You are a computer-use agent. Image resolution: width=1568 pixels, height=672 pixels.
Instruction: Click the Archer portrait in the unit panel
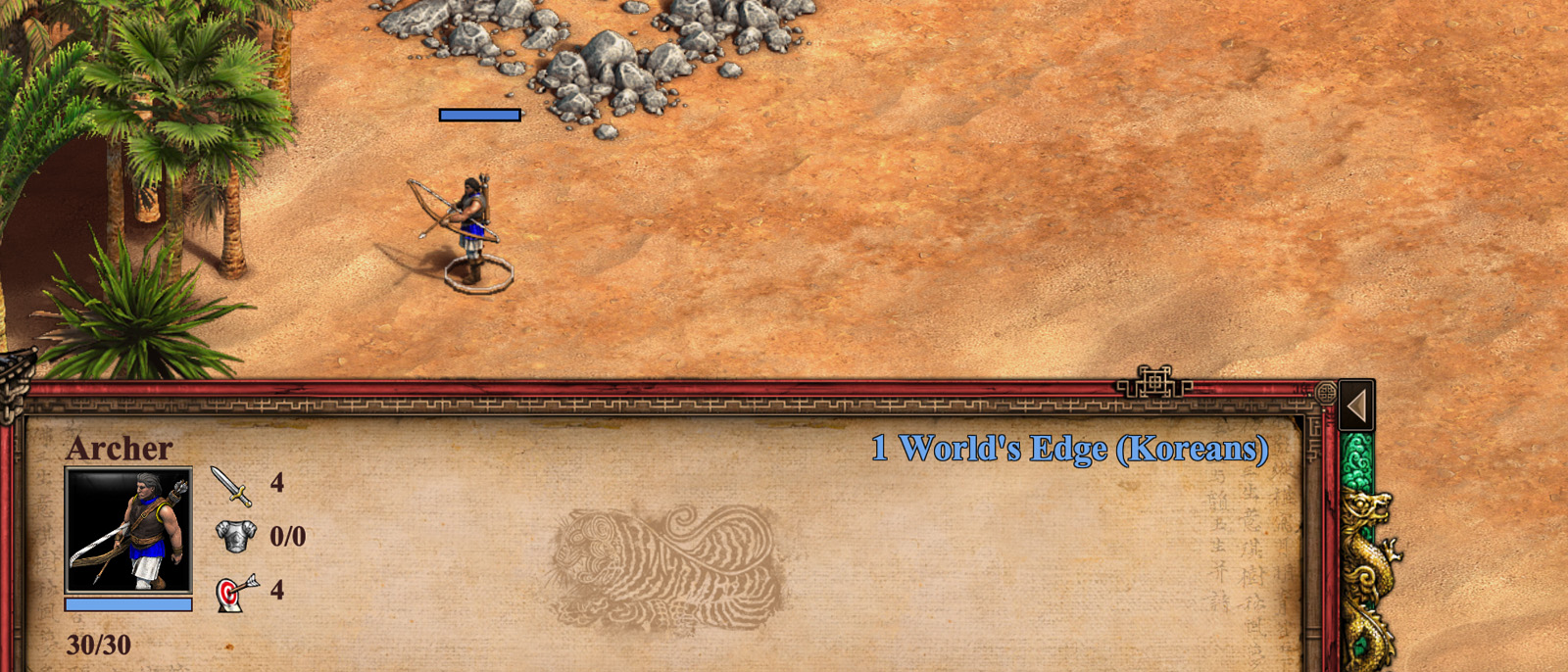point(128,530)
